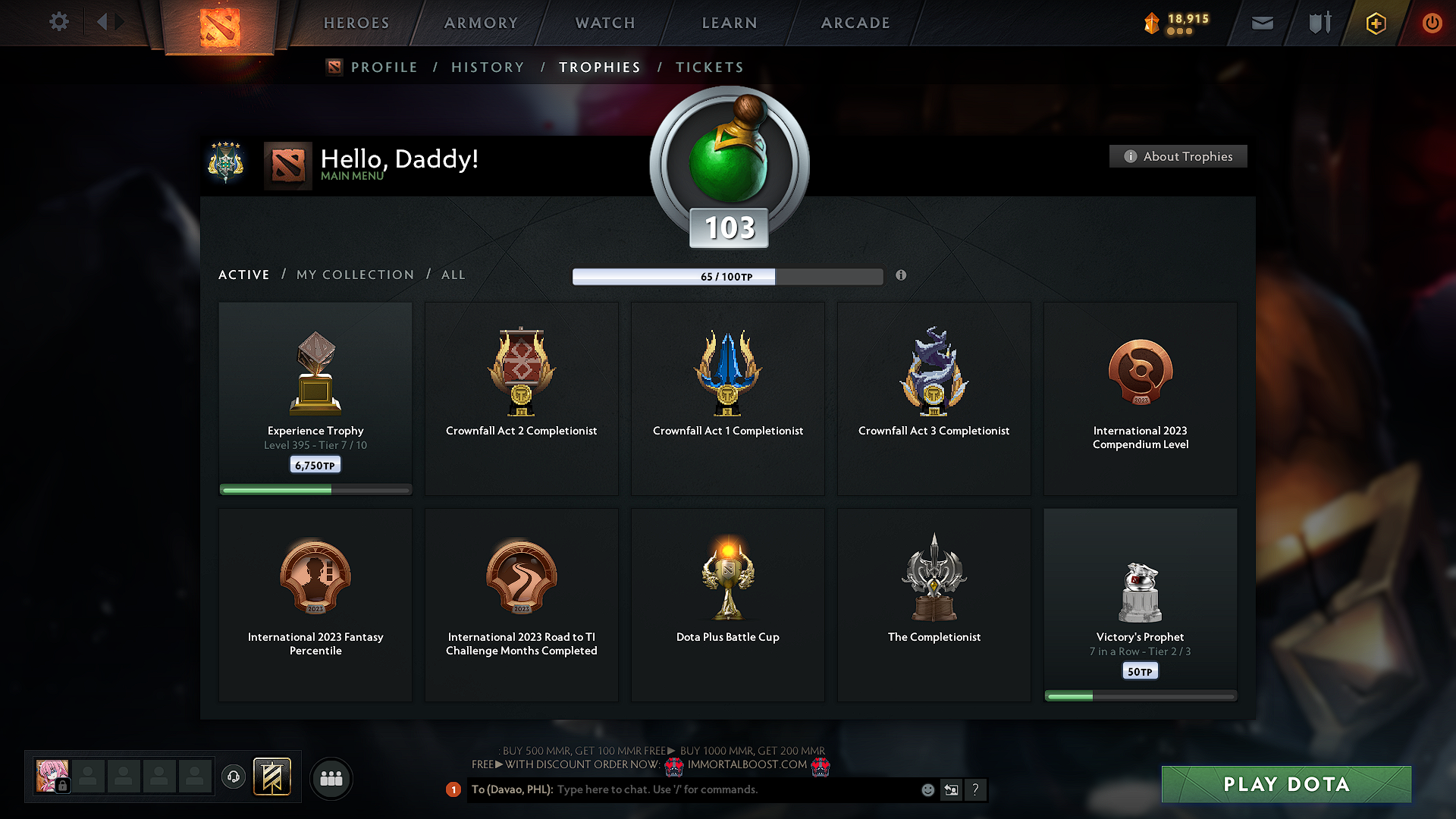Switch to the MY COLLECTION tab
Screen dimensions: 1456x819
[354, 275]
